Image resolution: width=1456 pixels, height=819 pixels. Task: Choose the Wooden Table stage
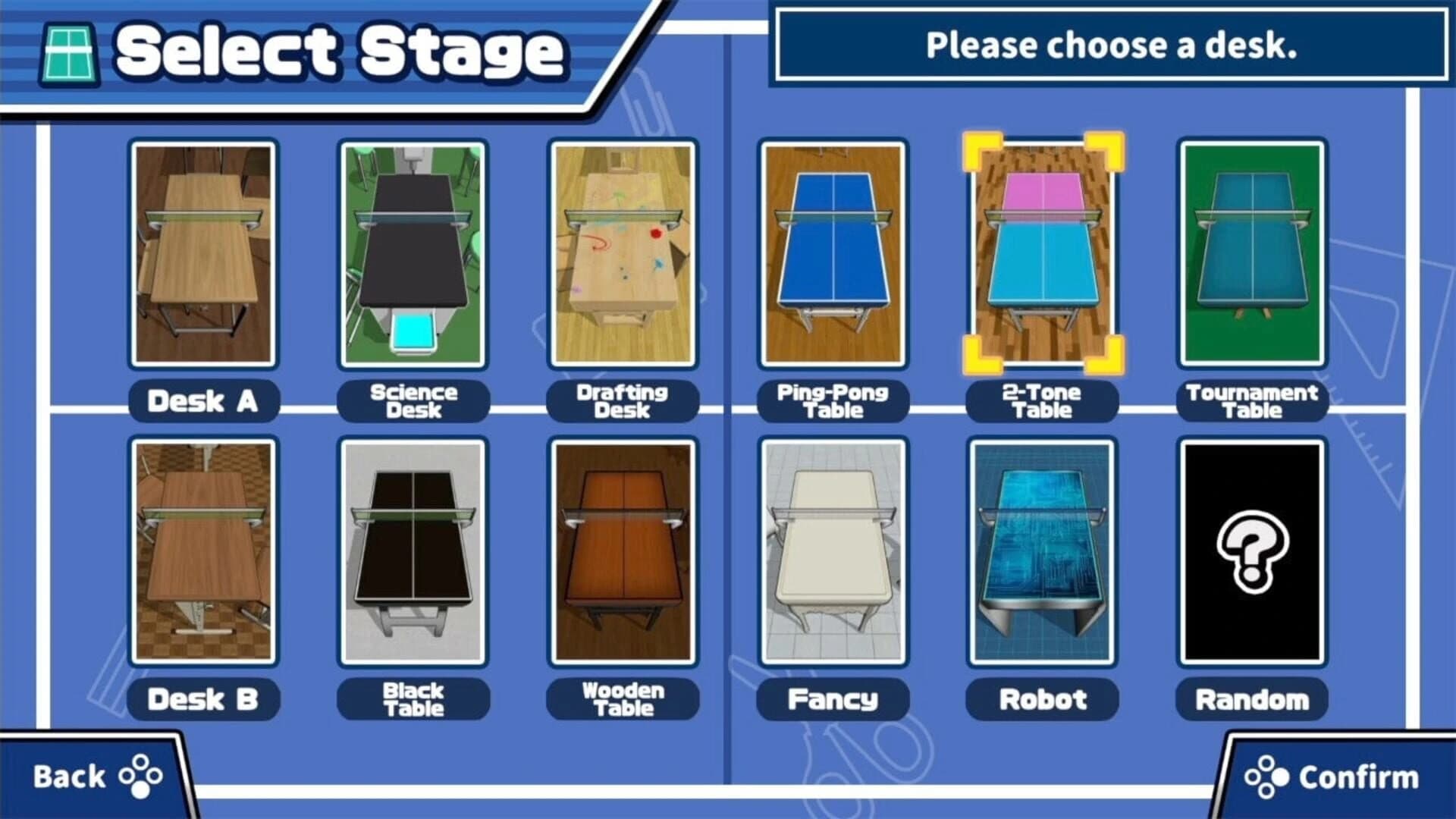623,554
